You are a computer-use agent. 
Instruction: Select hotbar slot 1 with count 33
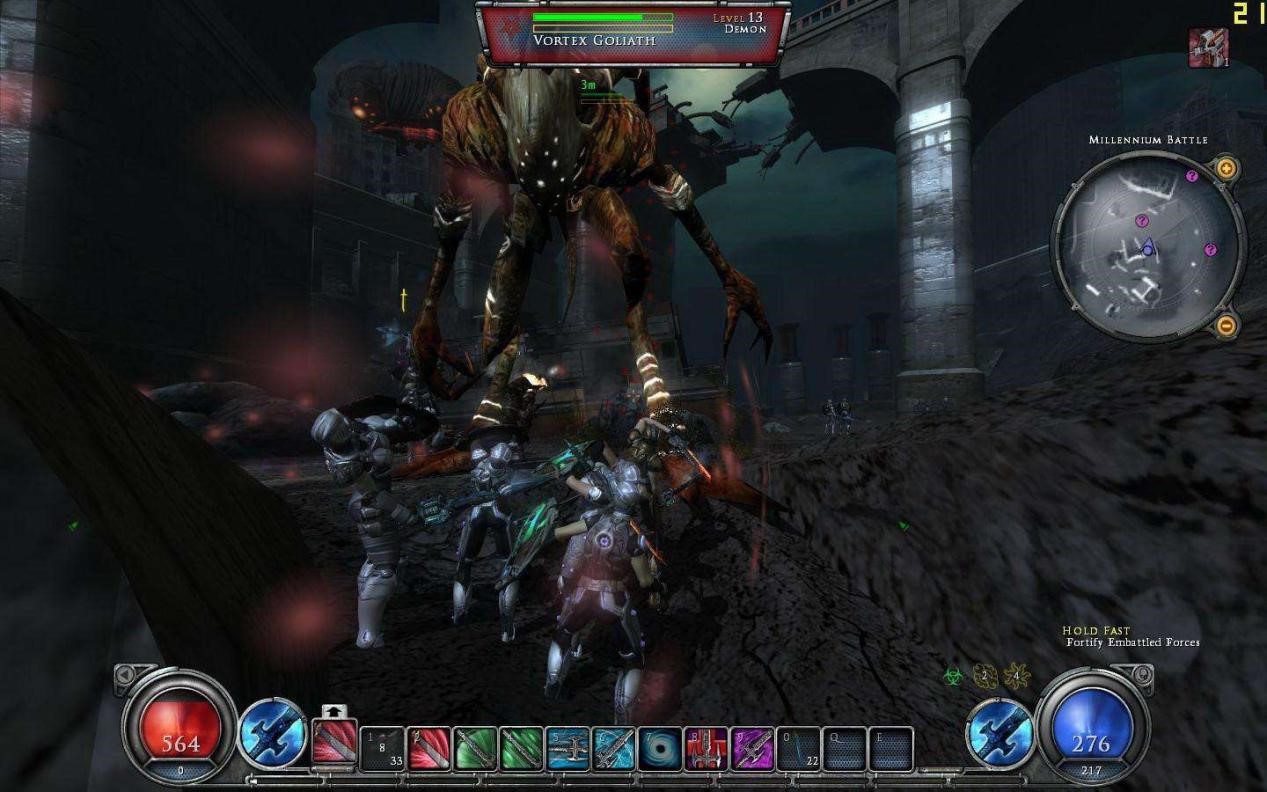(x=382, y=748)
